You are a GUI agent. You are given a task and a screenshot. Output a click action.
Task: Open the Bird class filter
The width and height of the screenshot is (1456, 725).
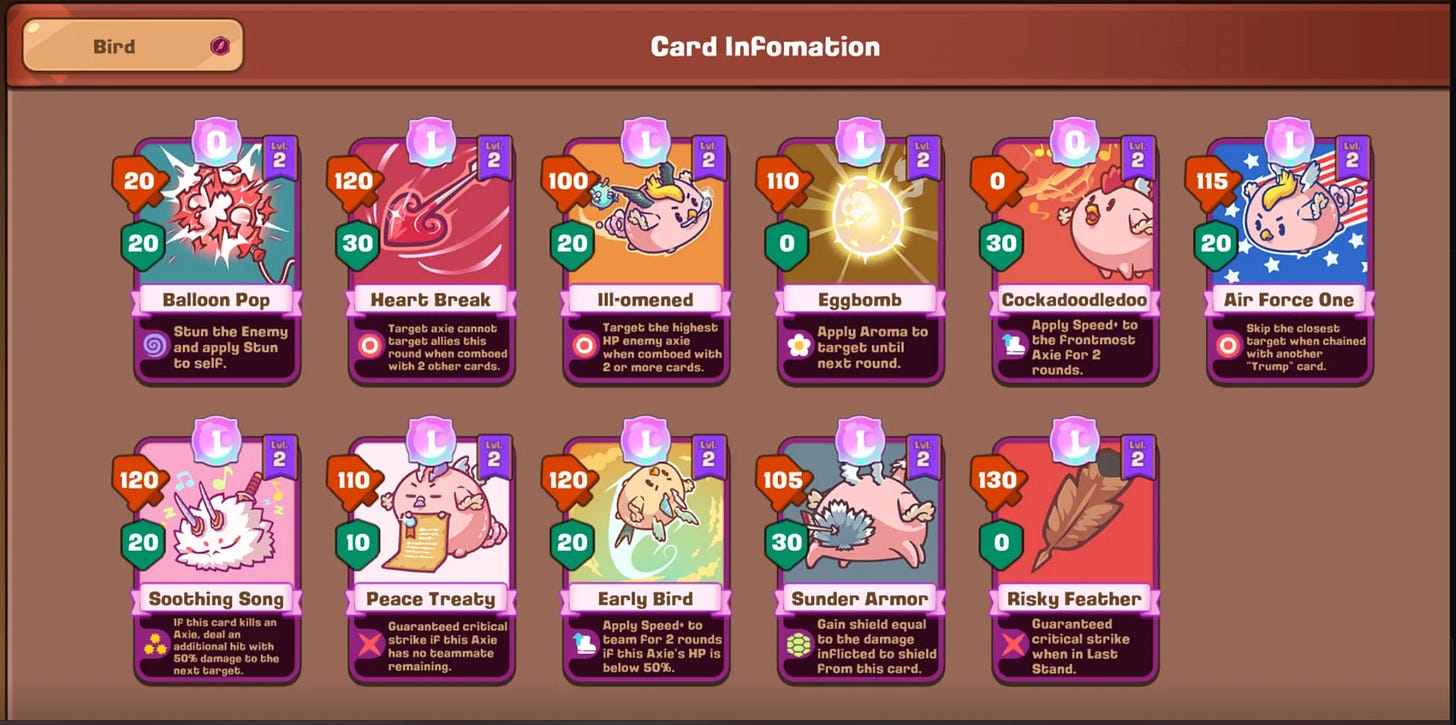pos(135,46)
